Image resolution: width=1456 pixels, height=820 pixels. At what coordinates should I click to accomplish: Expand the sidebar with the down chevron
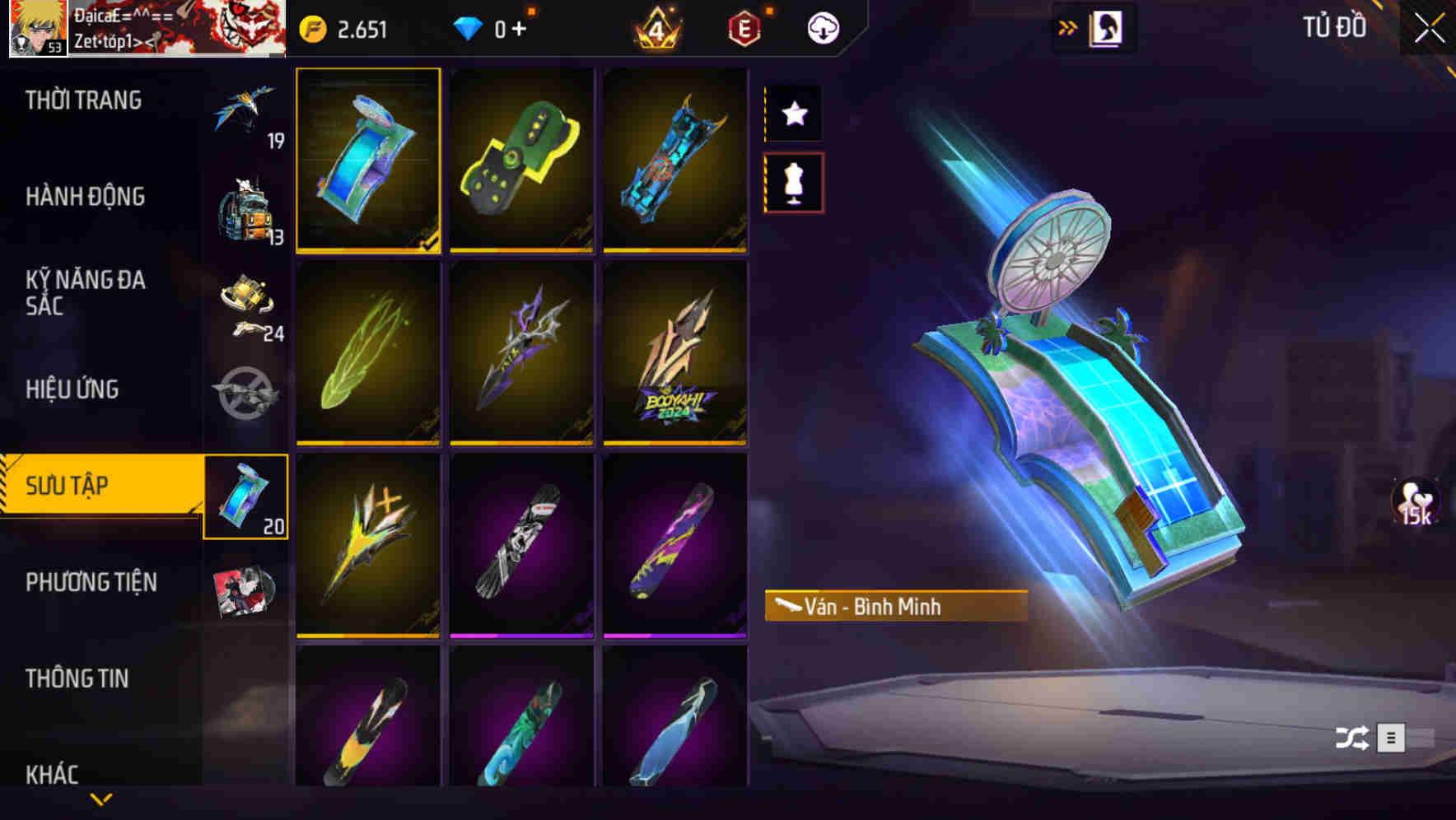pos(101,798)
